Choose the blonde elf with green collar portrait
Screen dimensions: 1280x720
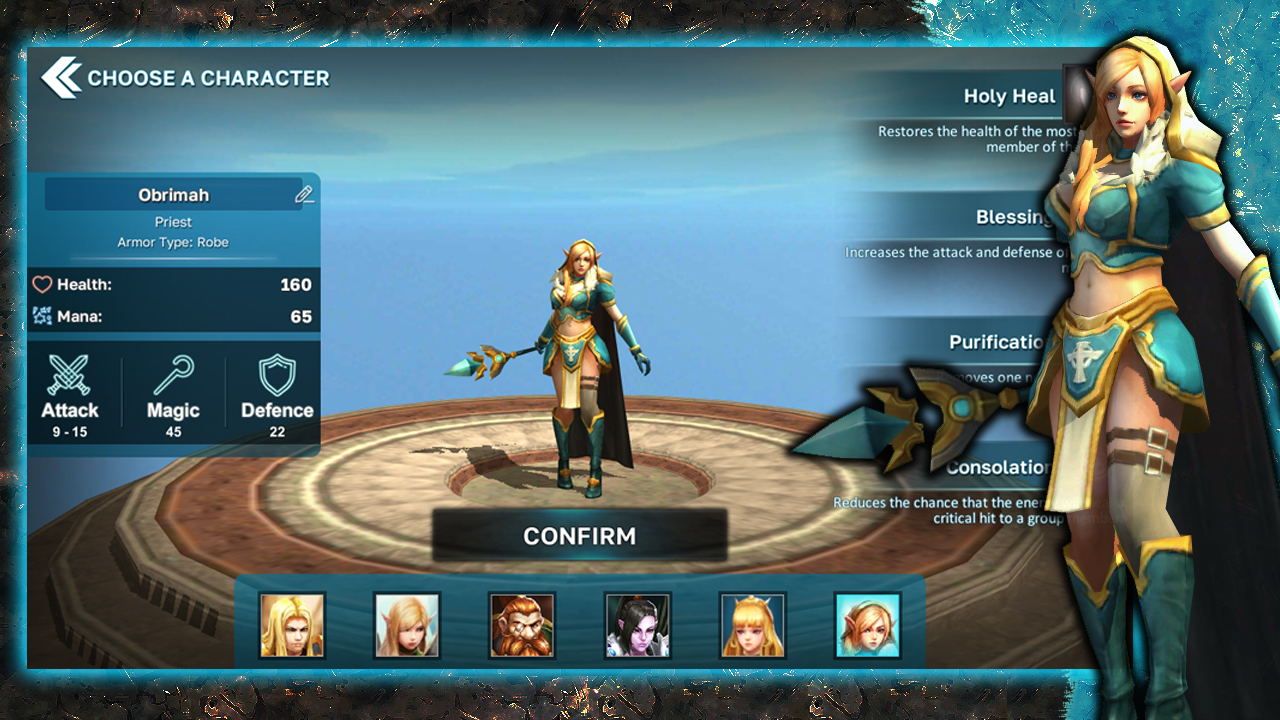tap(407, 625)
